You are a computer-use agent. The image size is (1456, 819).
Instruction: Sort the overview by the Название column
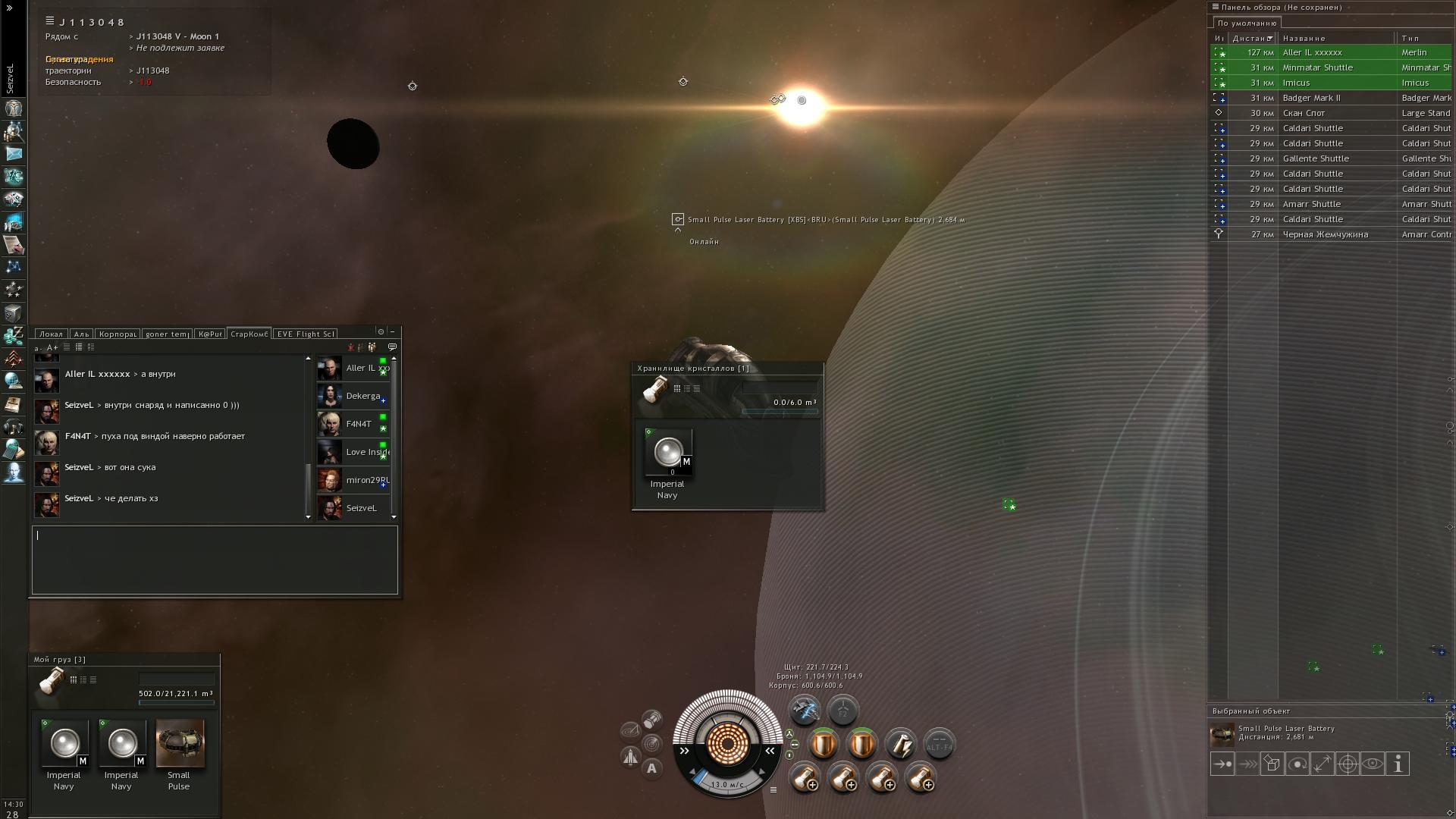pyautogui.click(x=1304, y=38)
